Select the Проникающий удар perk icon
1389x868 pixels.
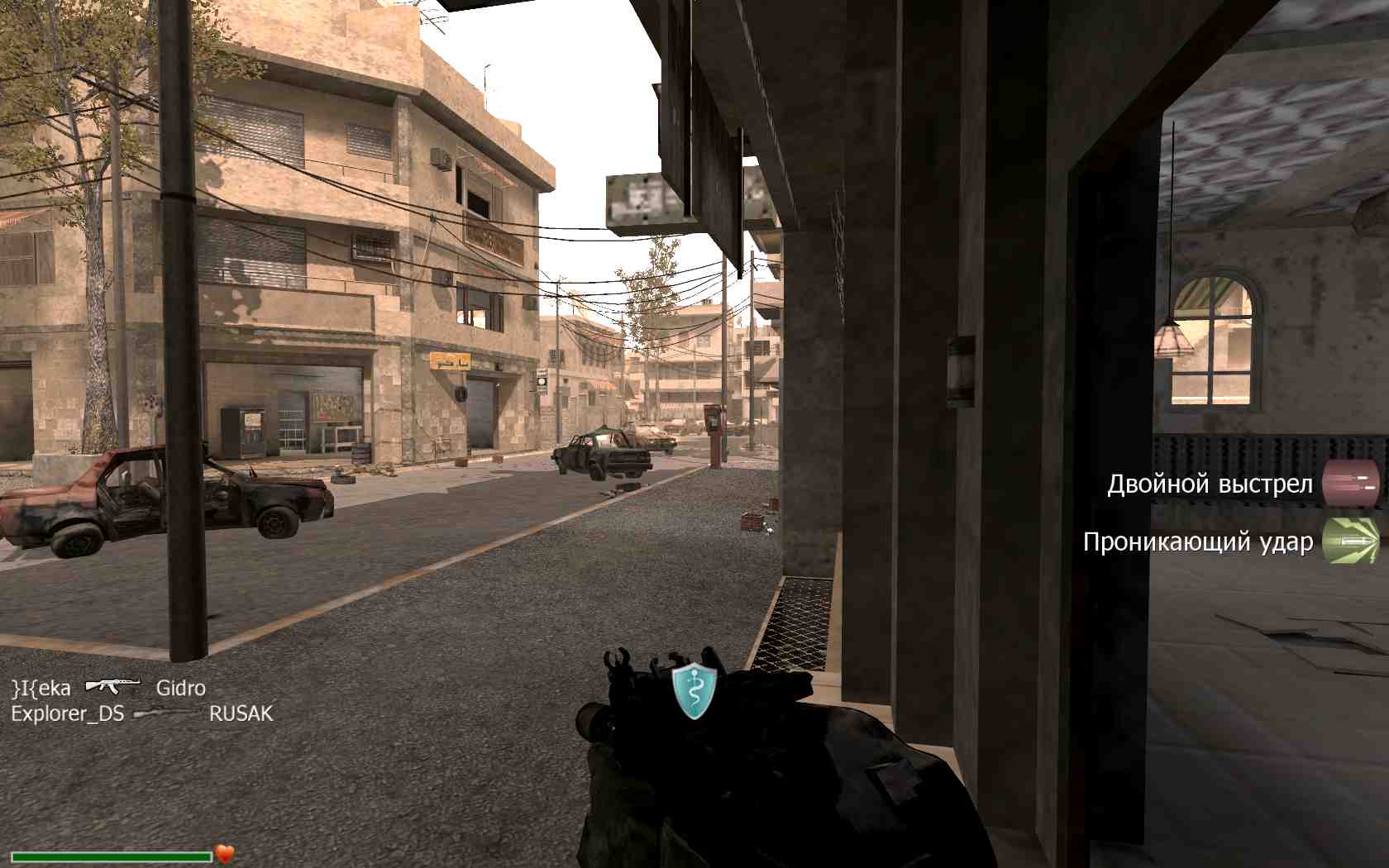pyautogui.click(x=1351, y=541)
